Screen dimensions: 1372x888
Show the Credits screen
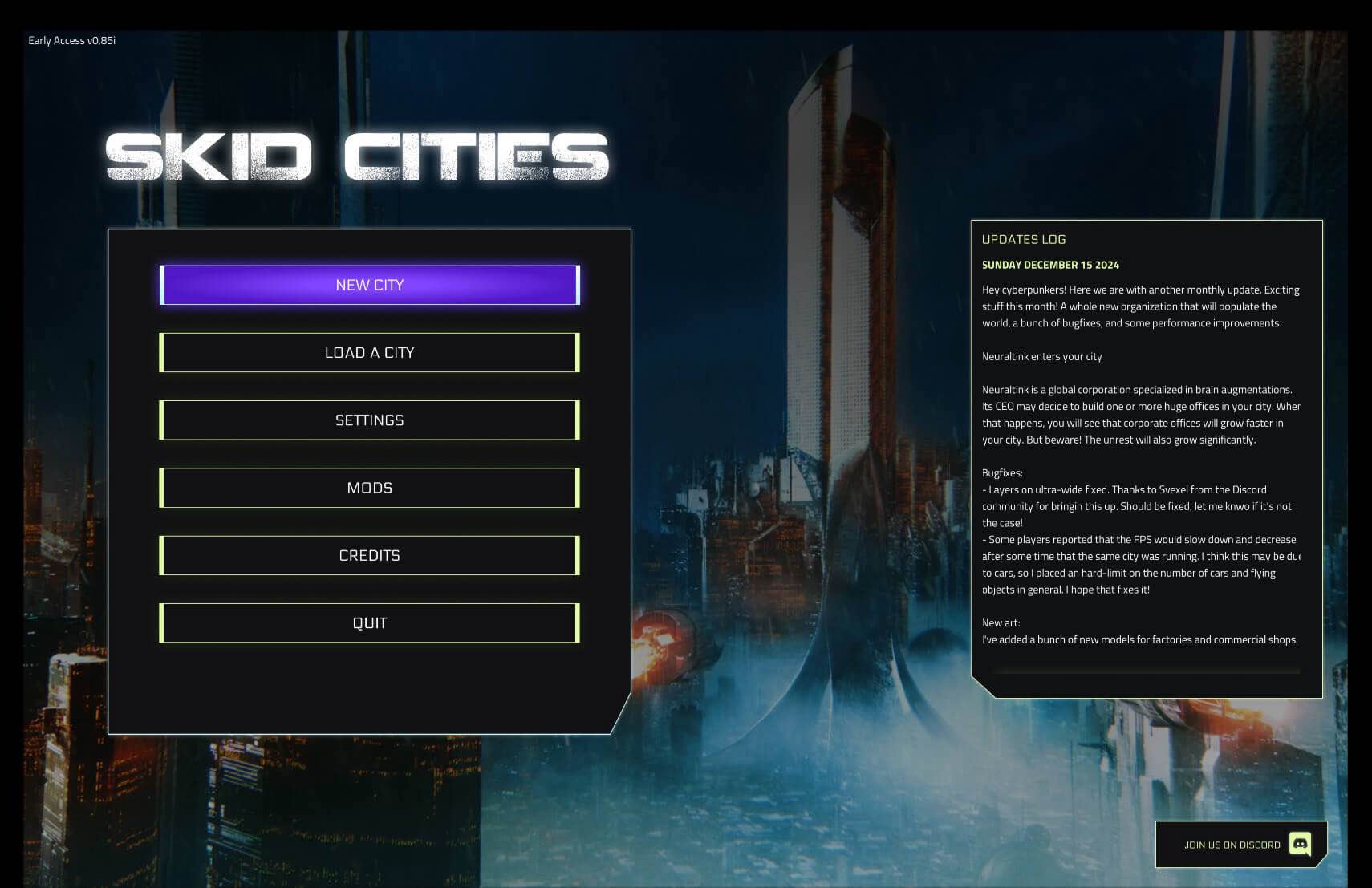(369, 555)
